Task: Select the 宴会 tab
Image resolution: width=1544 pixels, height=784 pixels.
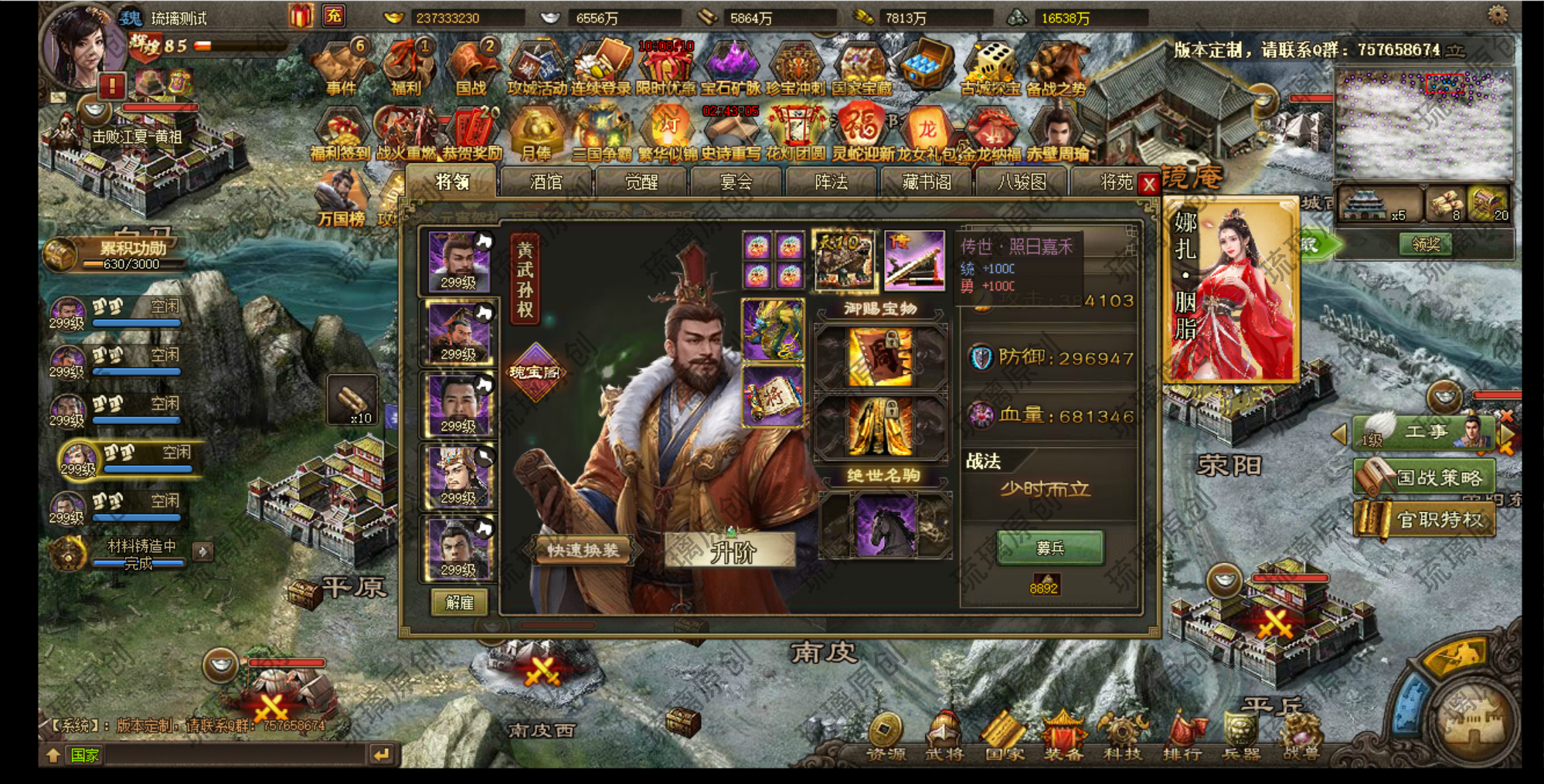Action: click(x=736, y=182)
